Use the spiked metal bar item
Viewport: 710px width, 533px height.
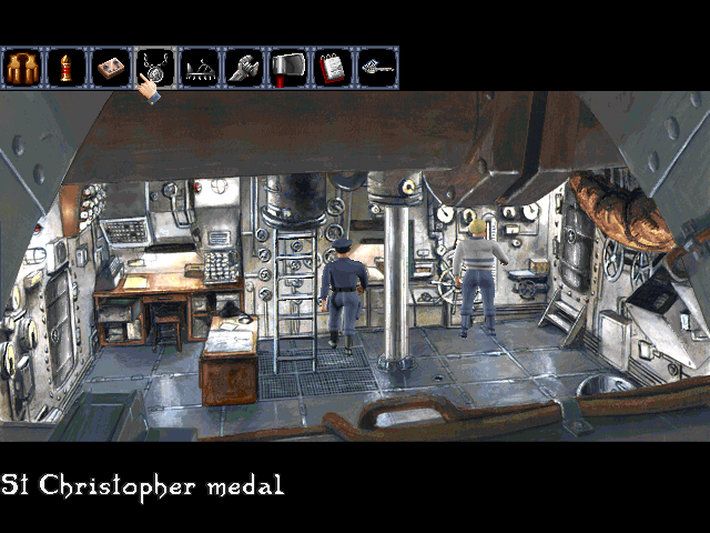pyautogui.click(x=200, y=67)
